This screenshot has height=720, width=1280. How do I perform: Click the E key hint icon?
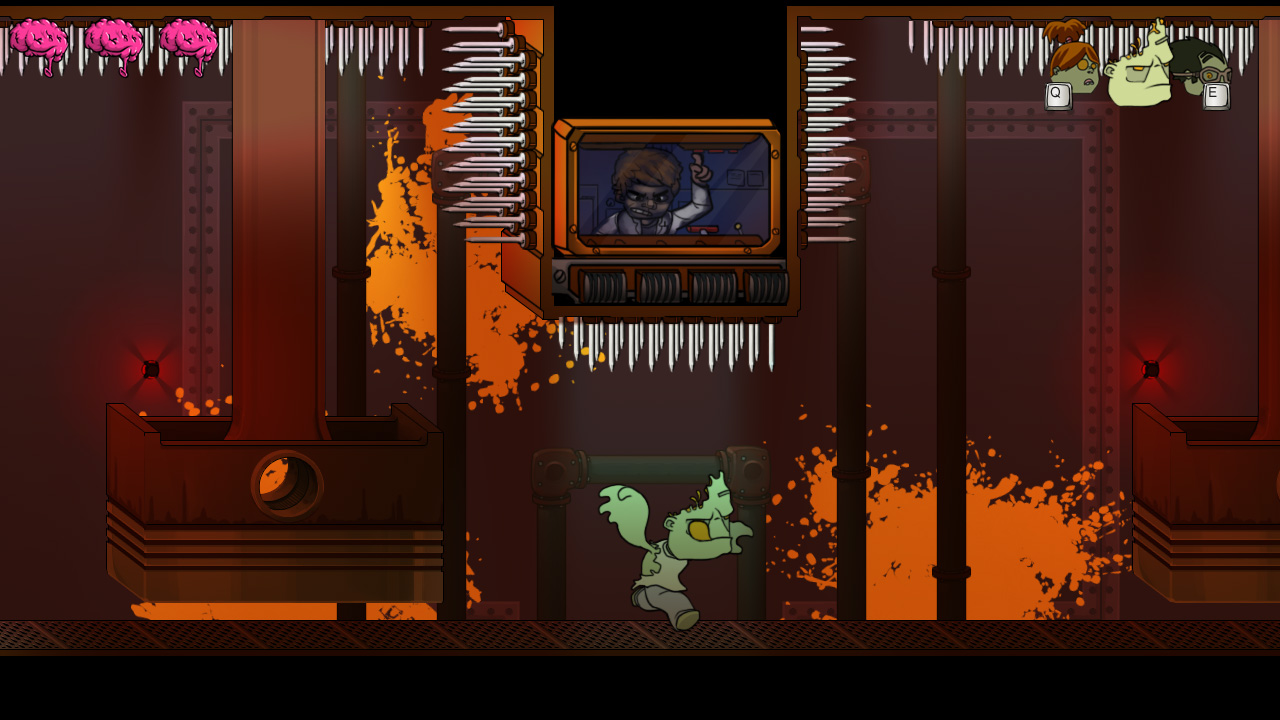click(x=1214, y=94)
